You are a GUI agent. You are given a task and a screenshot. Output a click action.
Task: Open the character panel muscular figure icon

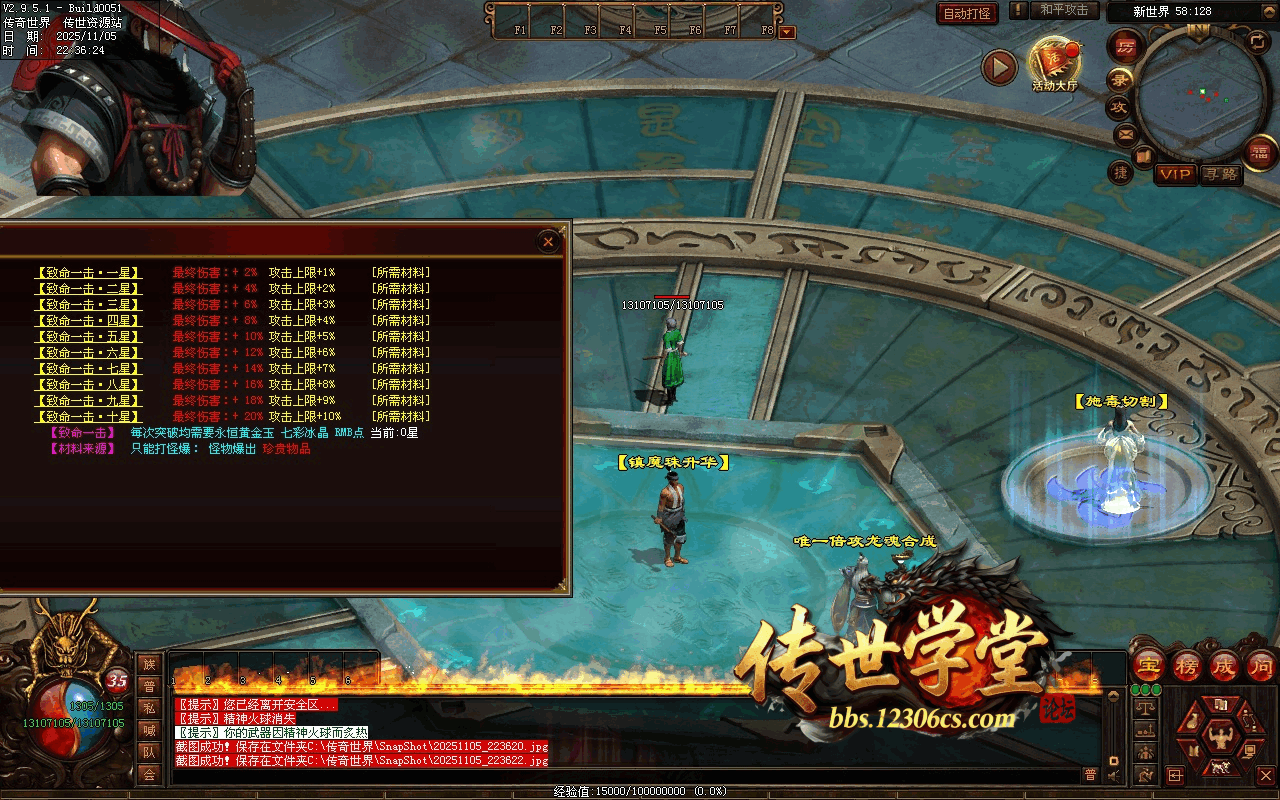point(1219,738)
